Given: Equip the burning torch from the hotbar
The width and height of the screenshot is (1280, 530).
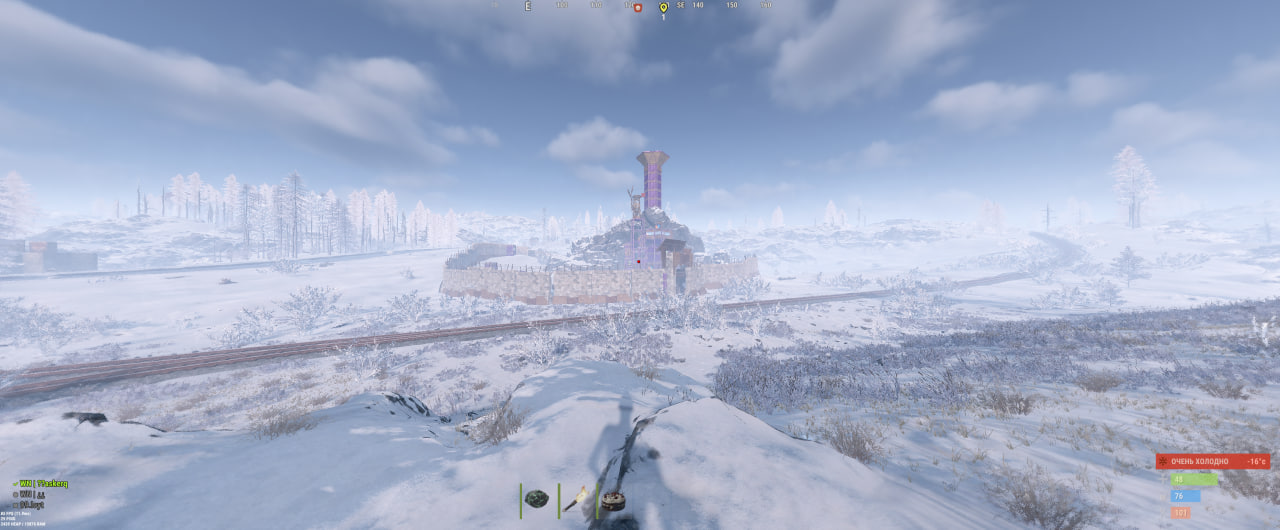Looking at the screenshot, I should click(x=576, y=499).
